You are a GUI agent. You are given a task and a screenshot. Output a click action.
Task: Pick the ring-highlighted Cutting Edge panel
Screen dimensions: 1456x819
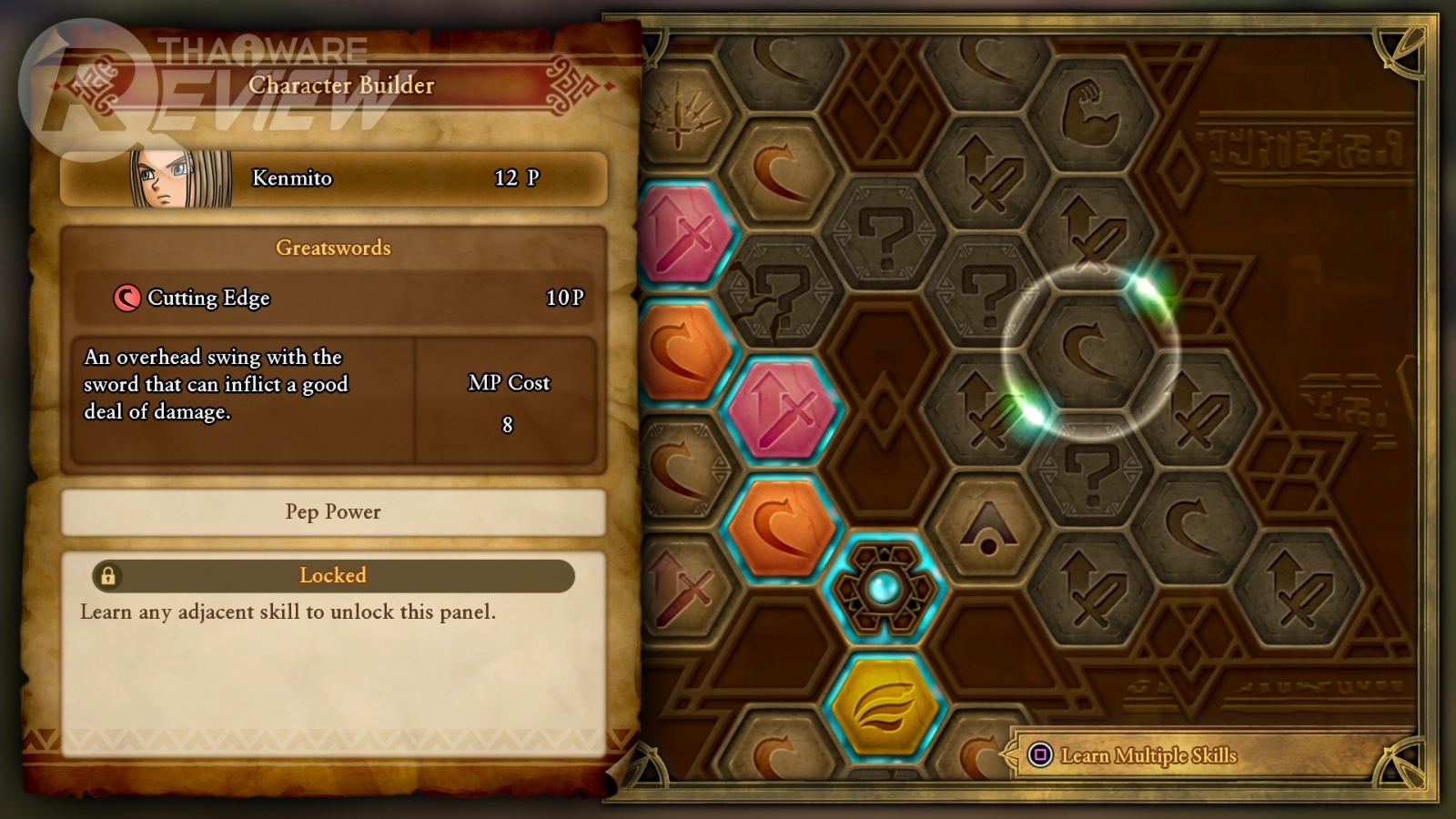coord(1090,352)
